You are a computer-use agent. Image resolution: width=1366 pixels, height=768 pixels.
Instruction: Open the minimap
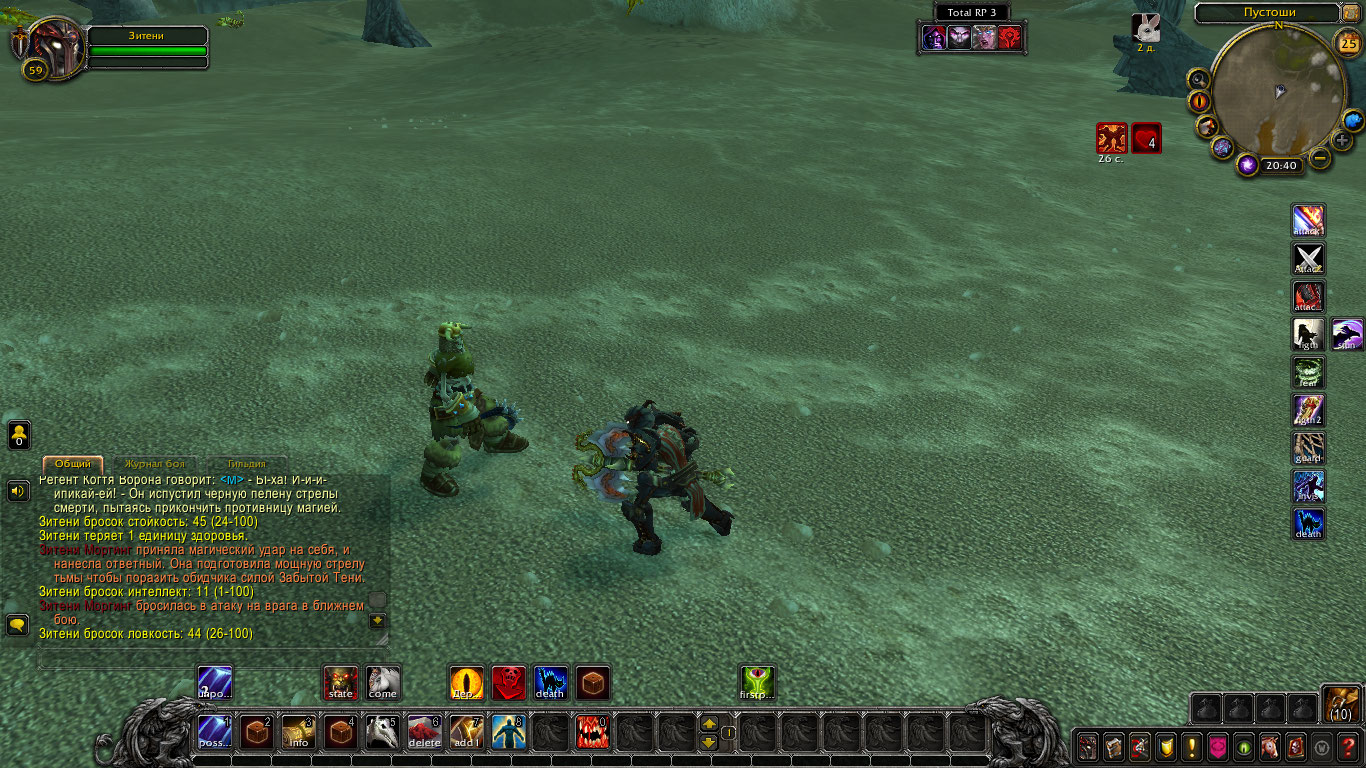coord(1277,92)
